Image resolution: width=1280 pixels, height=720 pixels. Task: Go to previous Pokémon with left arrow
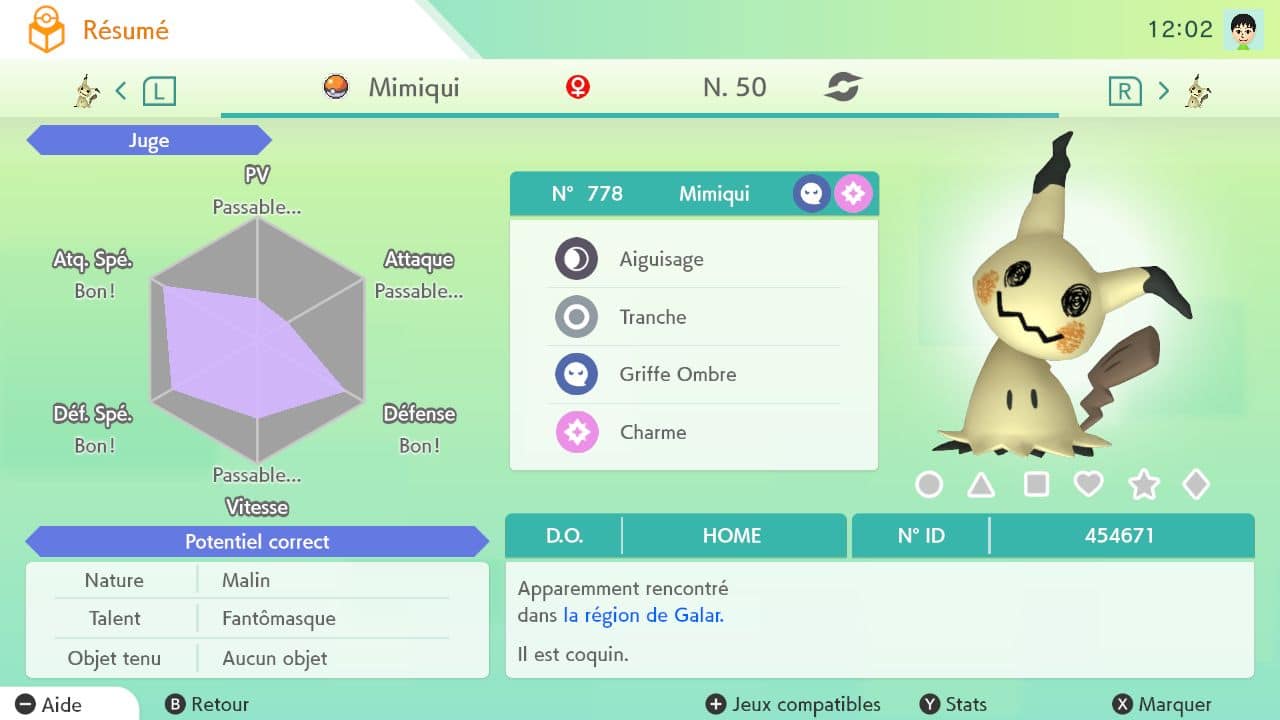point(121,91)
